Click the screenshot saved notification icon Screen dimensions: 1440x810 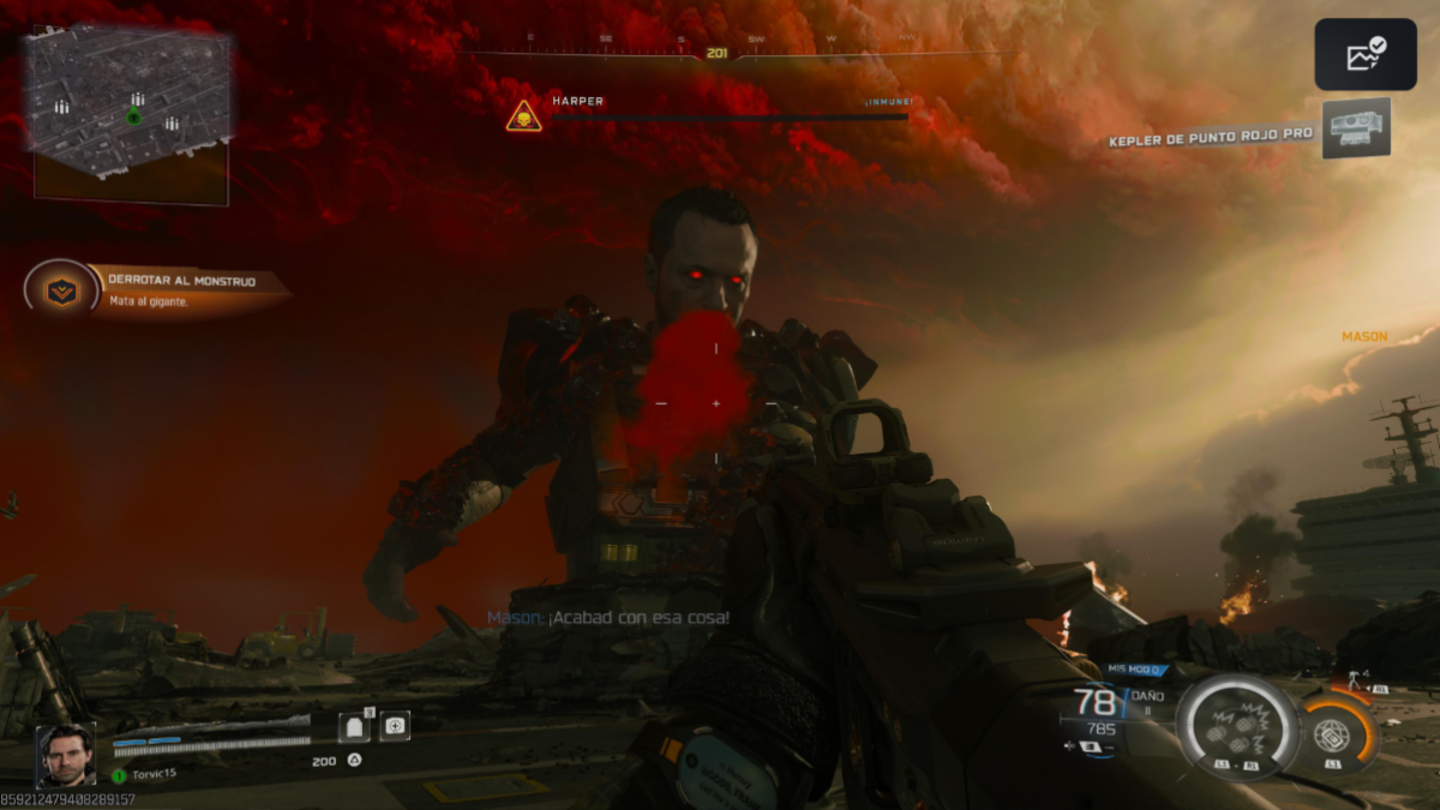click(x=1365, y=55)
